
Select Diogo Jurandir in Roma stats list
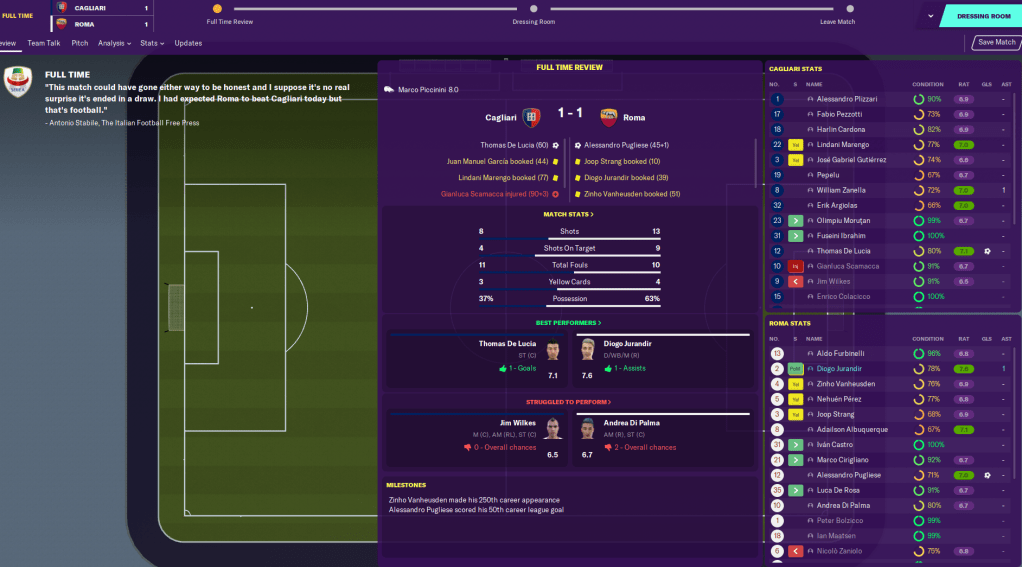pyautogui.click(x=839, y=369)
